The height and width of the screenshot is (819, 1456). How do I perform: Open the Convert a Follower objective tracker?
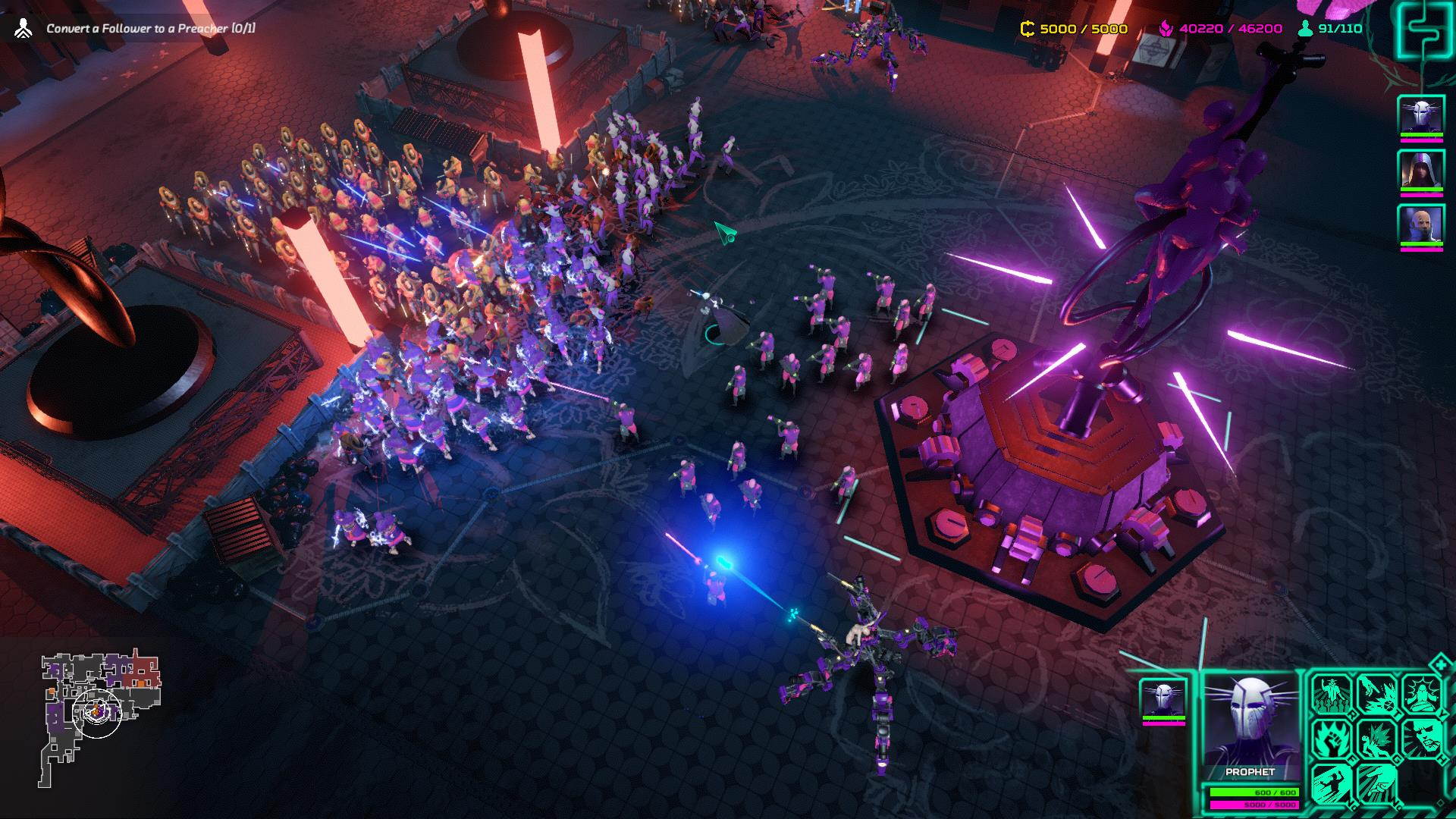click(150, 29)
